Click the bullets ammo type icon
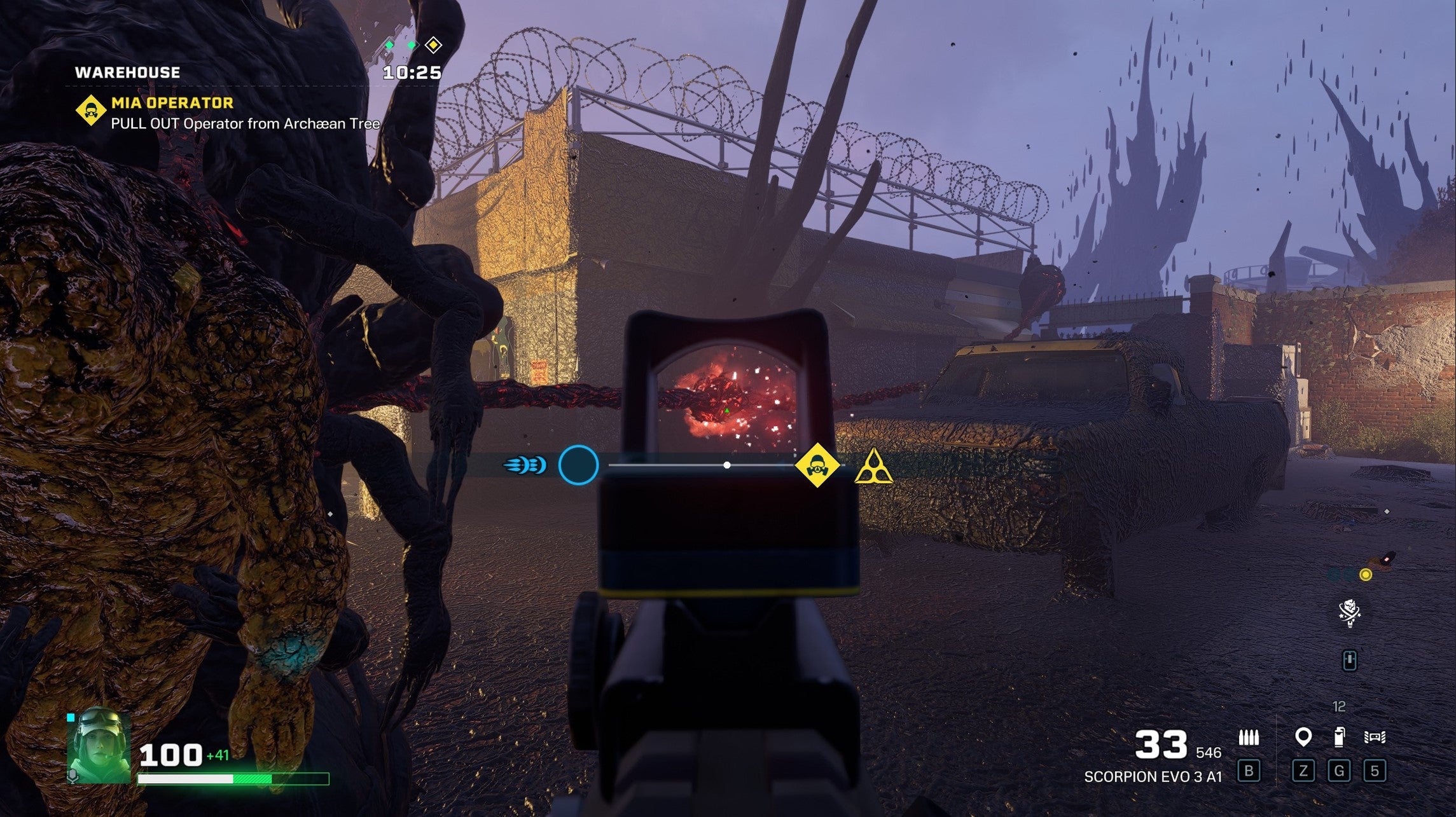 click(x=1249, y=738)
